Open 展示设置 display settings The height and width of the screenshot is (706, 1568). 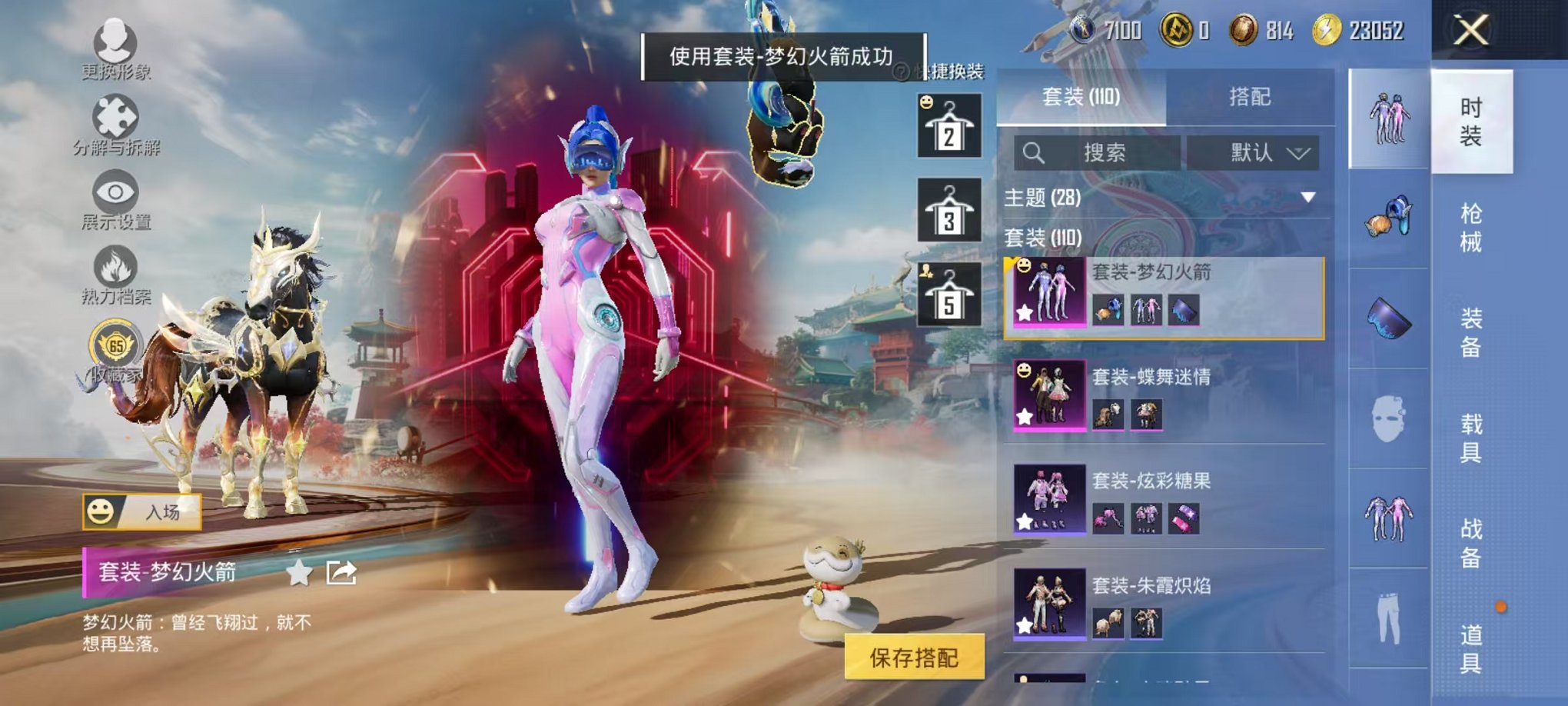(x=114, y=194)
